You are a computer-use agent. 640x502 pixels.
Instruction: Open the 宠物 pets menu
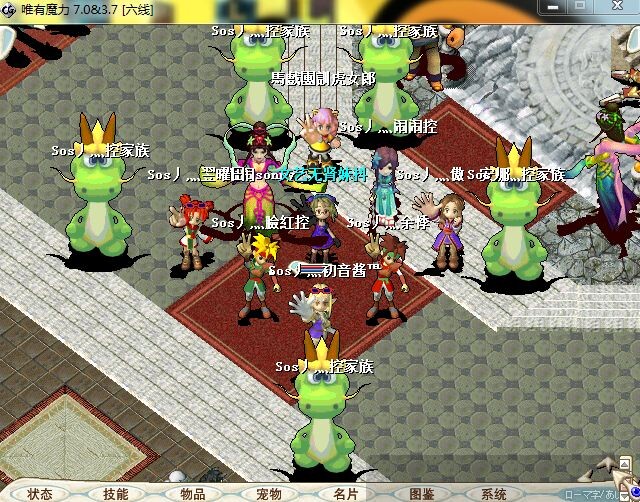click(x=269, y=494)
